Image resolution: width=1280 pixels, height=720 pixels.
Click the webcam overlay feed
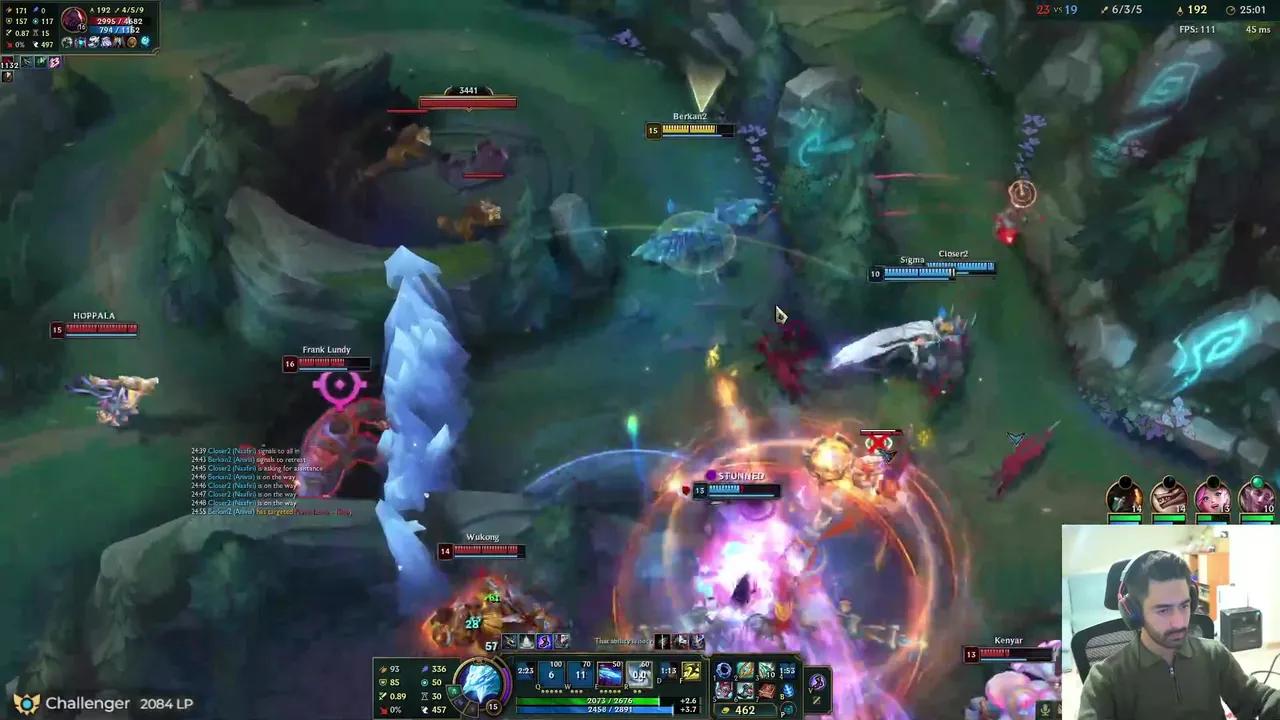(1165, 620)
